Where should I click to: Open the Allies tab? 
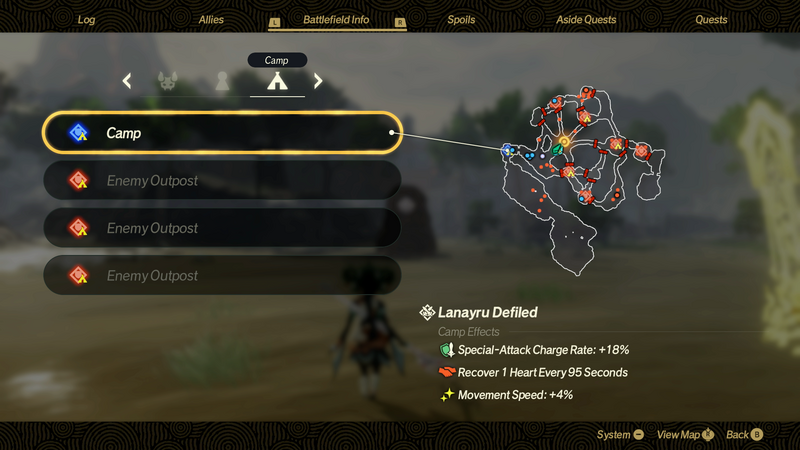pos(211,19)
